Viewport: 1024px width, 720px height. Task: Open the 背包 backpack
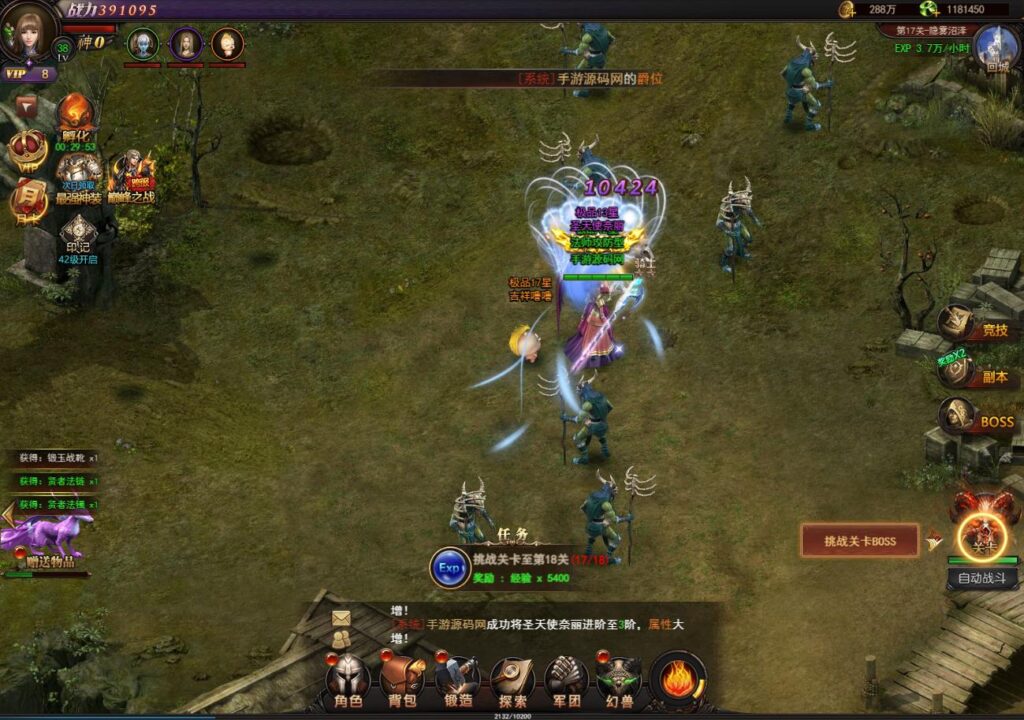click(403, 680)
